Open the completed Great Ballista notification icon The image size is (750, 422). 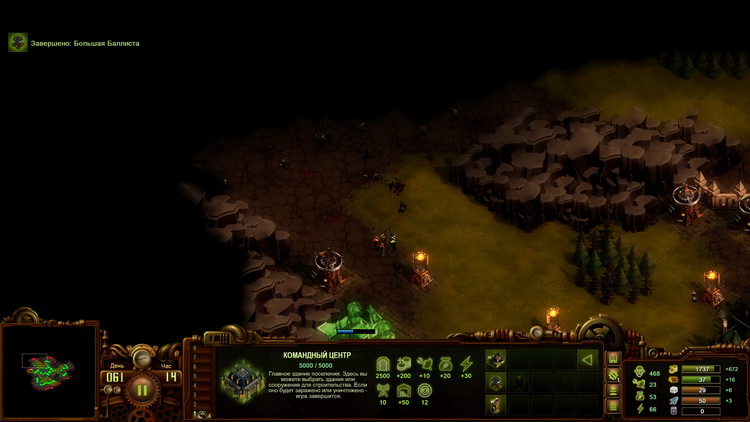pyautogui.click(x=17, y=43)
